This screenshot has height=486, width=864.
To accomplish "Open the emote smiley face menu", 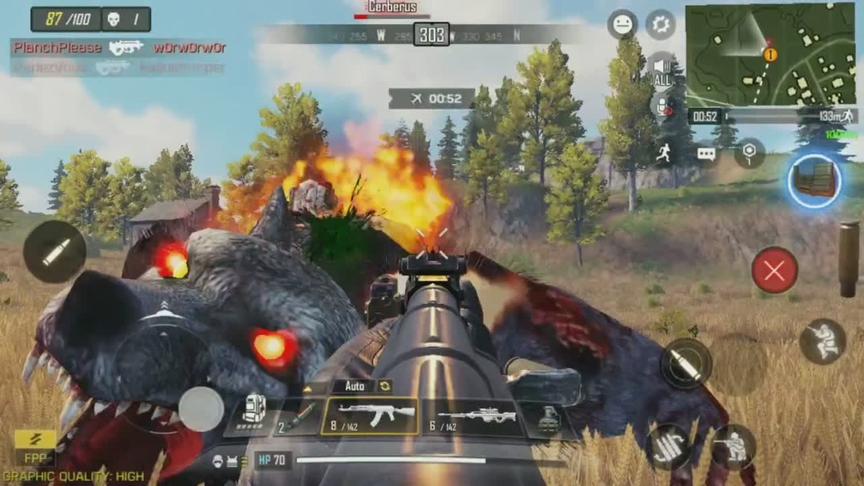I will point(622,24).
